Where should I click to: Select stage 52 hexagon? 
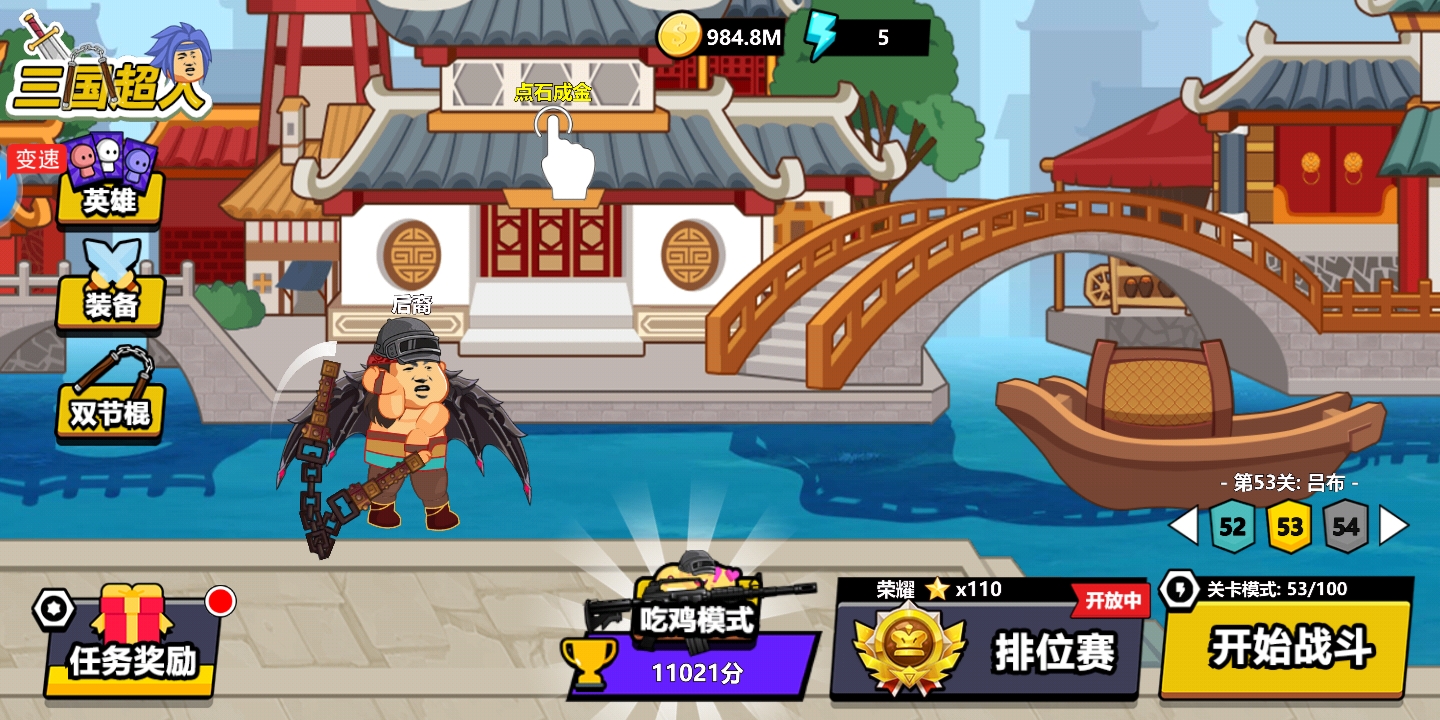[x=1232, y=526]
